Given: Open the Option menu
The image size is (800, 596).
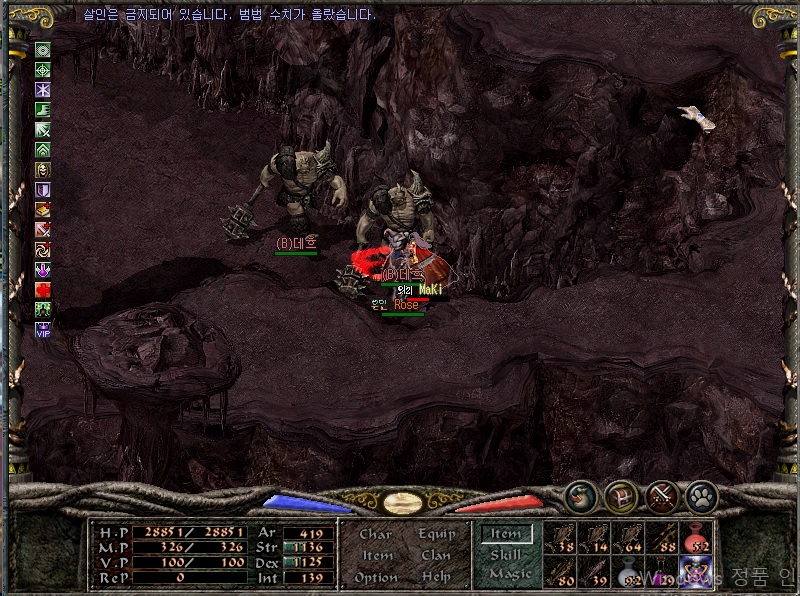Looking at the screenshot, I should pyautogui.click(x=376, y=577).
